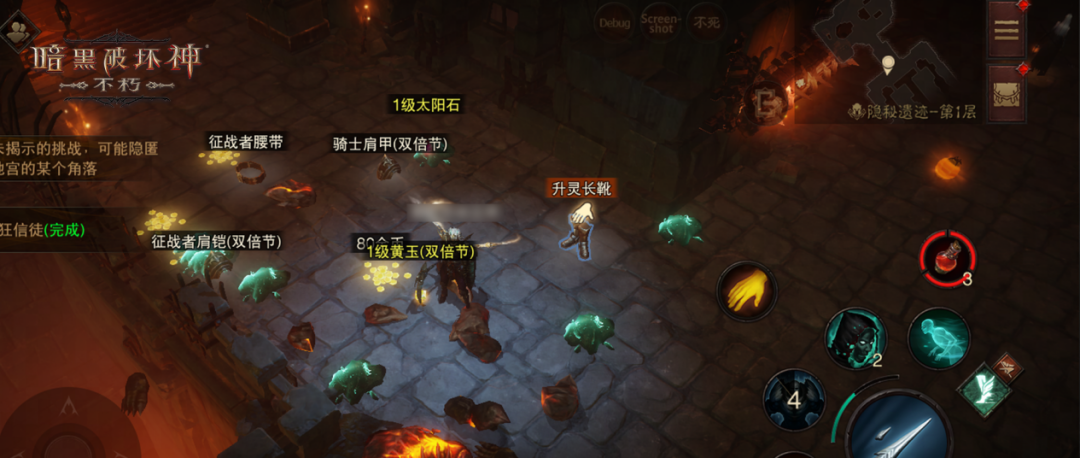Pick up the 升灵长靴 loot label
Viewport: 1080px width, 458px height.
580,188
